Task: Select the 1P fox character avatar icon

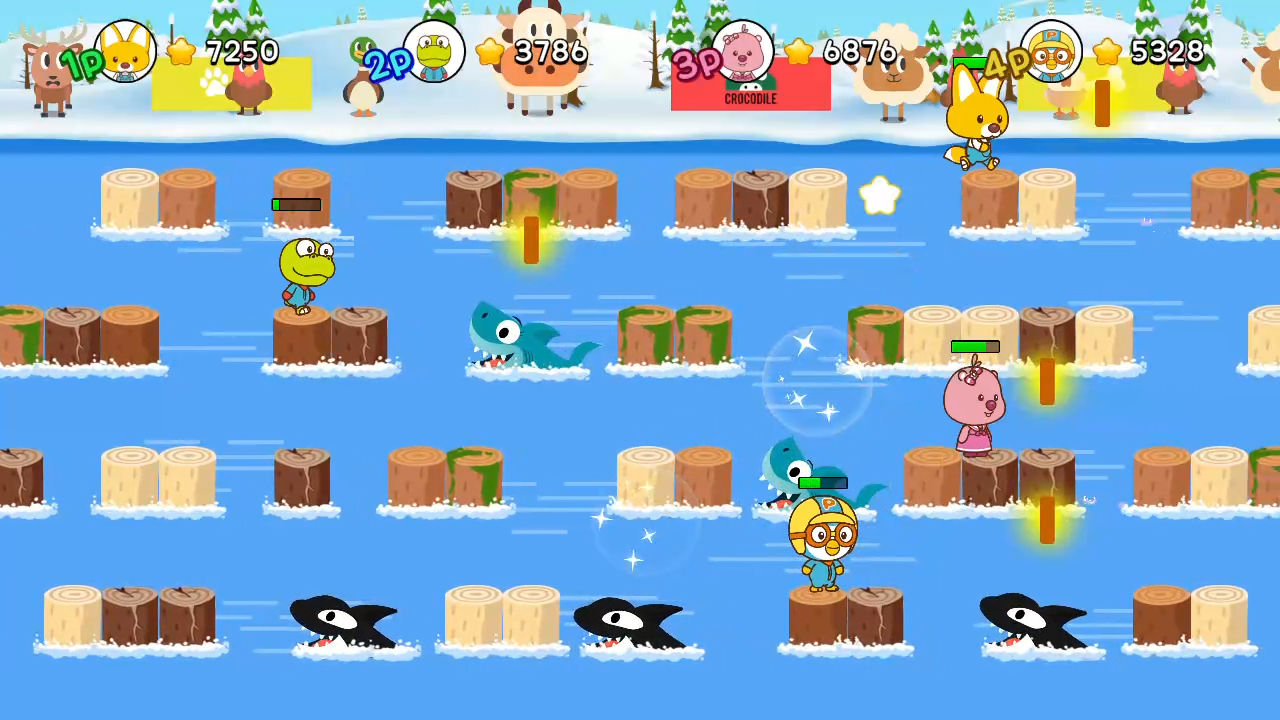Action: pyautogui.click(x=125, y=52)
